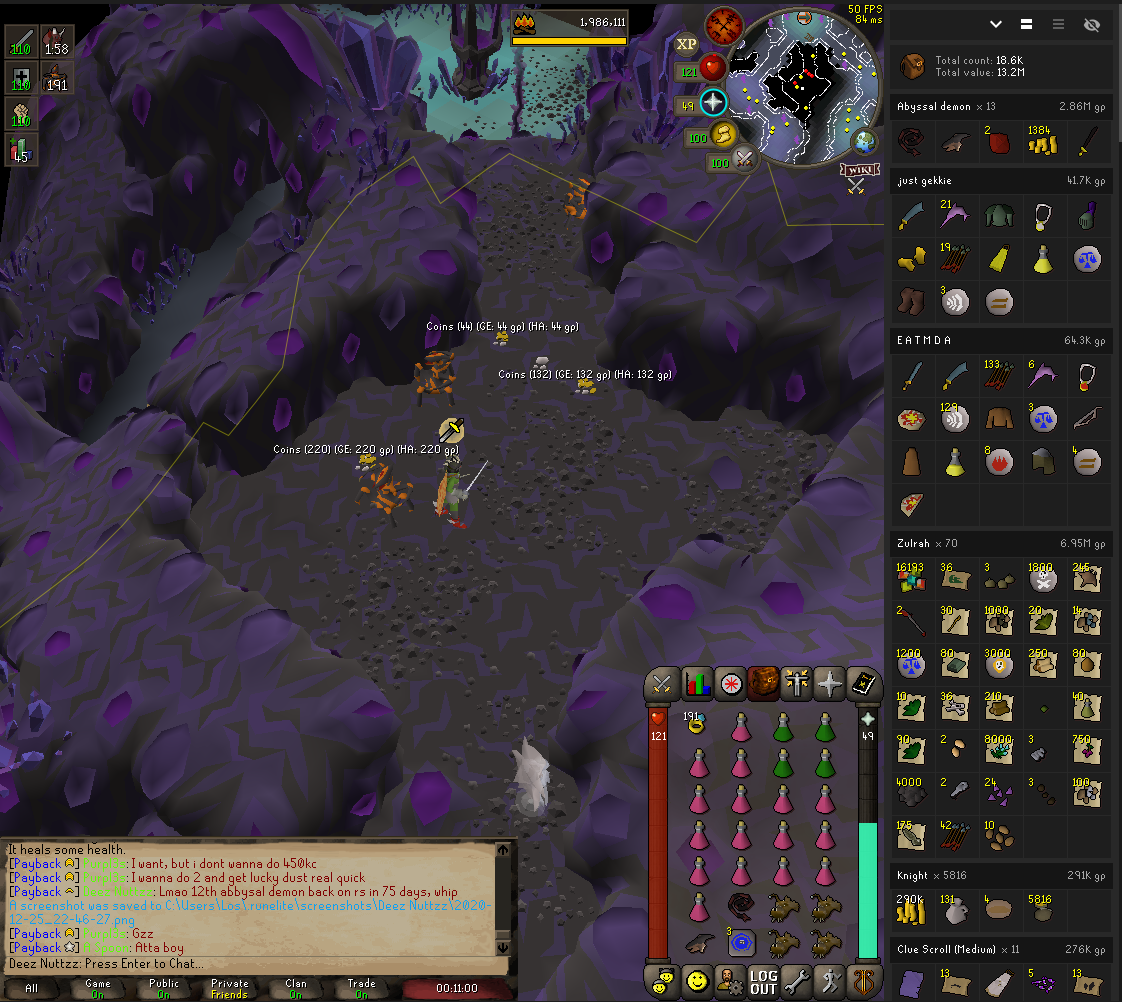Viewport: 1122px width, 1002px height.
Task: Switch to the Skills tab
Action: [696, 684]
